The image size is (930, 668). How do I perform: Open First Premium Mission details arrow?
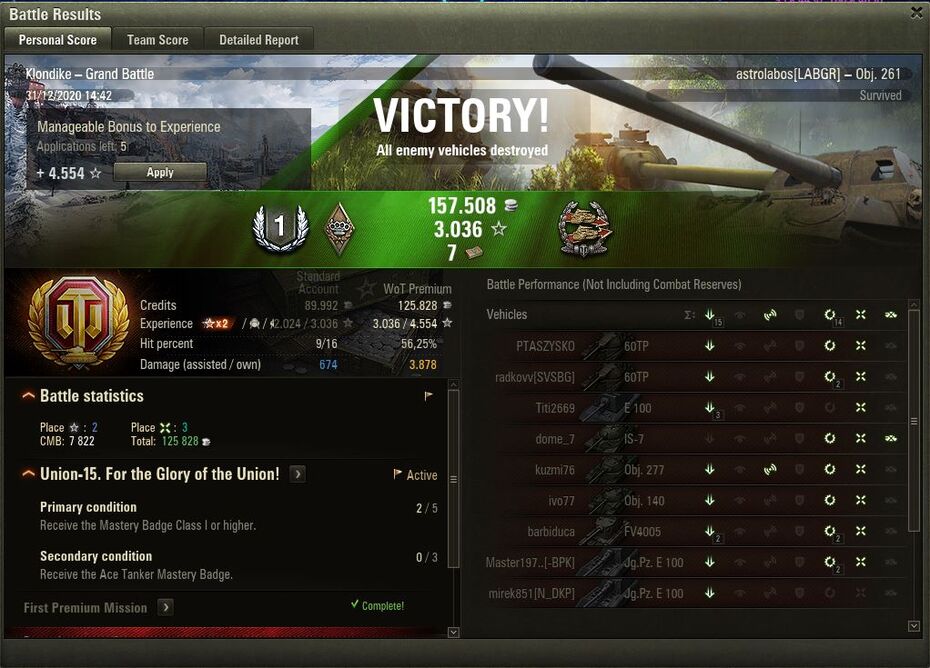tap(165, 607)
